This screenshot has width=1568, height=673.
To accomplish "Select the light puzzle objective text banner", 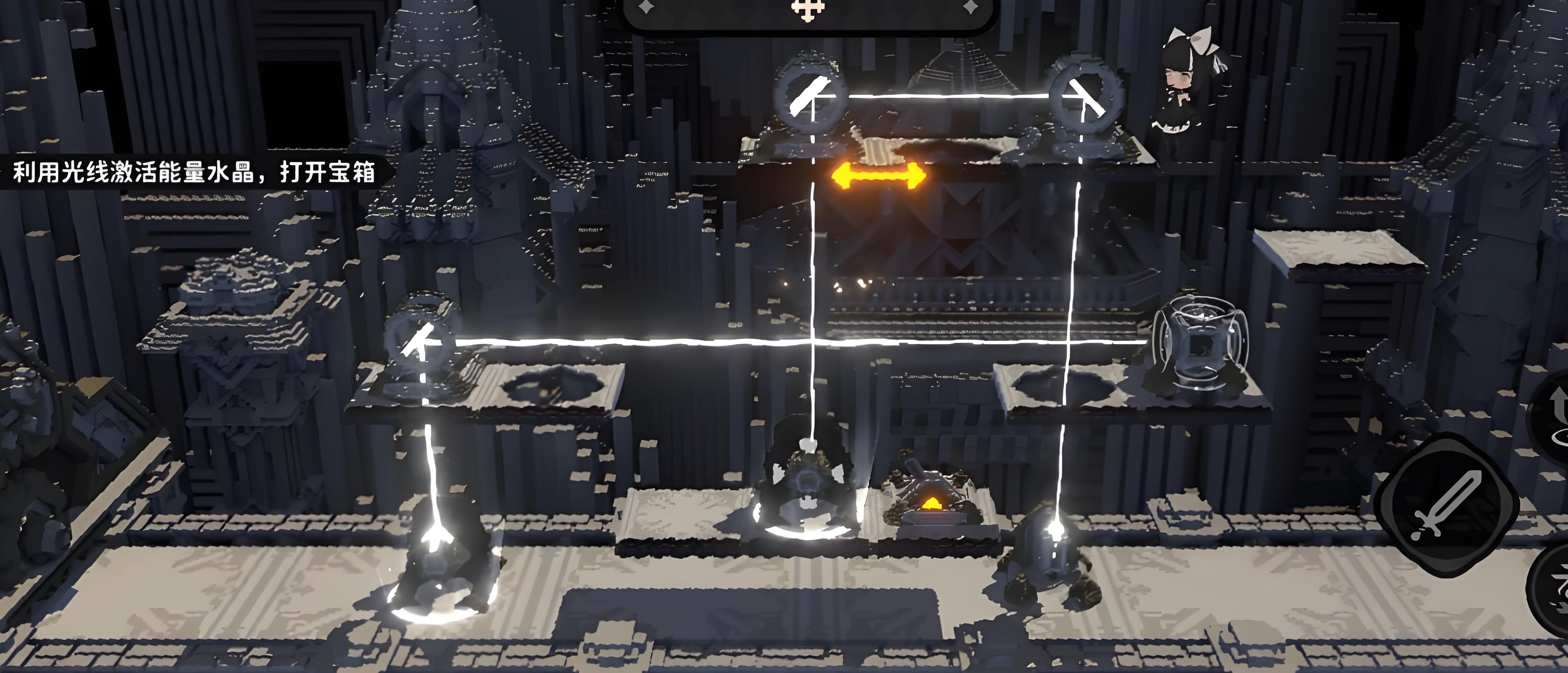I will [194, 172].
